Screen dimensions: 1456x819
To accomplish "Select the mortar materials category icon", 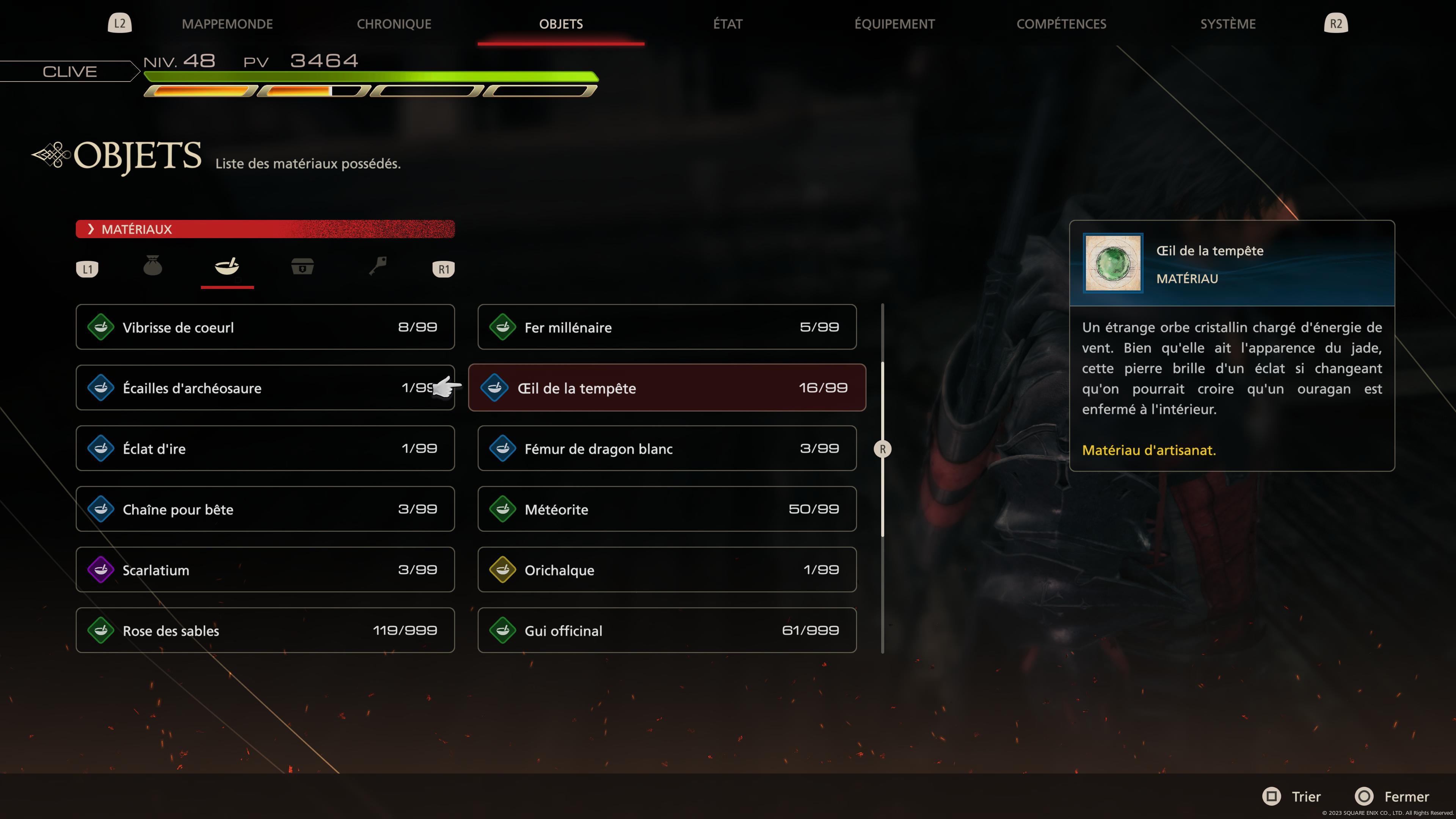I will pyautogui.click(x=227, y=266).
